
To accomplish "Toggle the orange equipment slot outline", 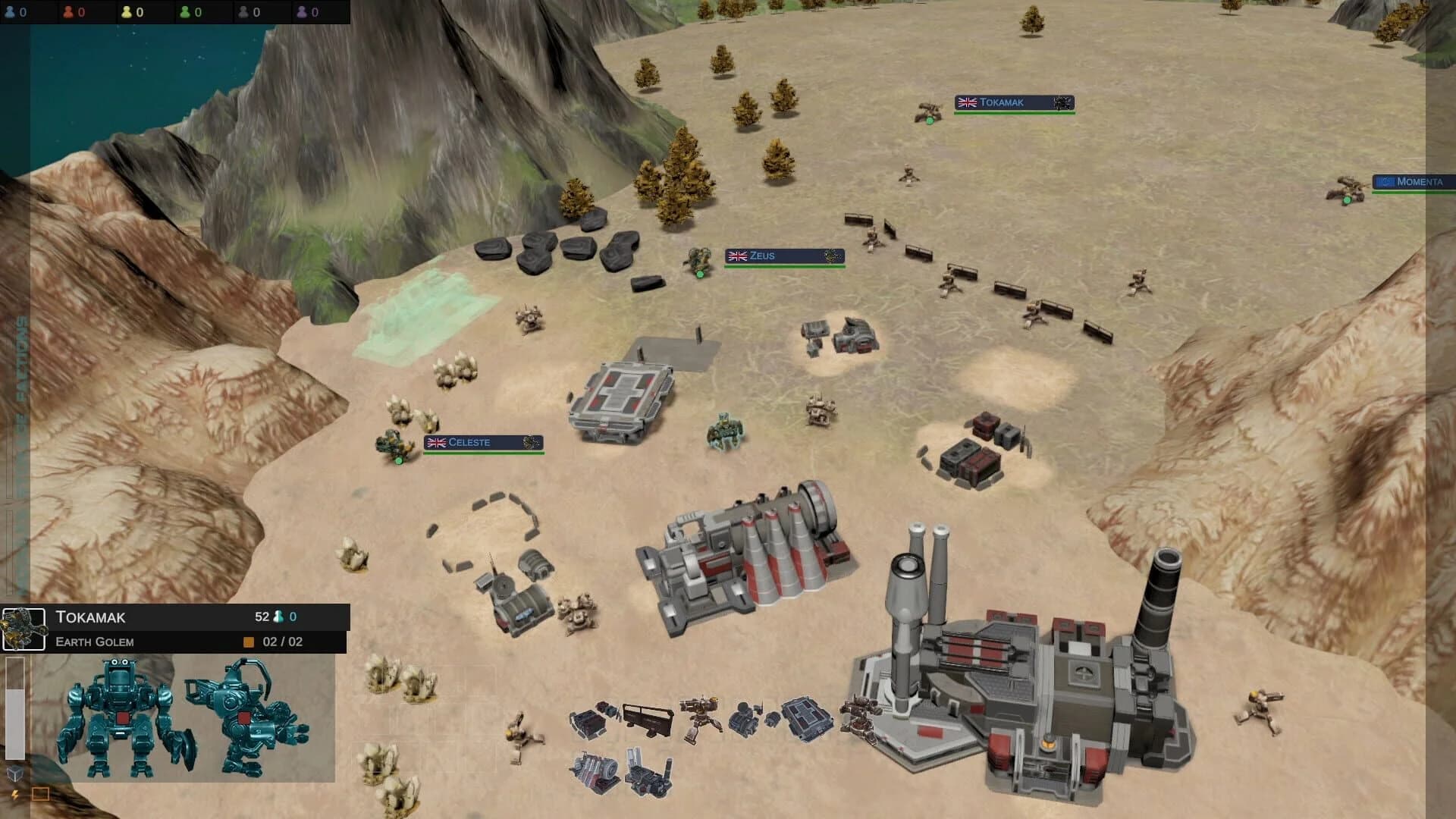I will pos(40,793).
